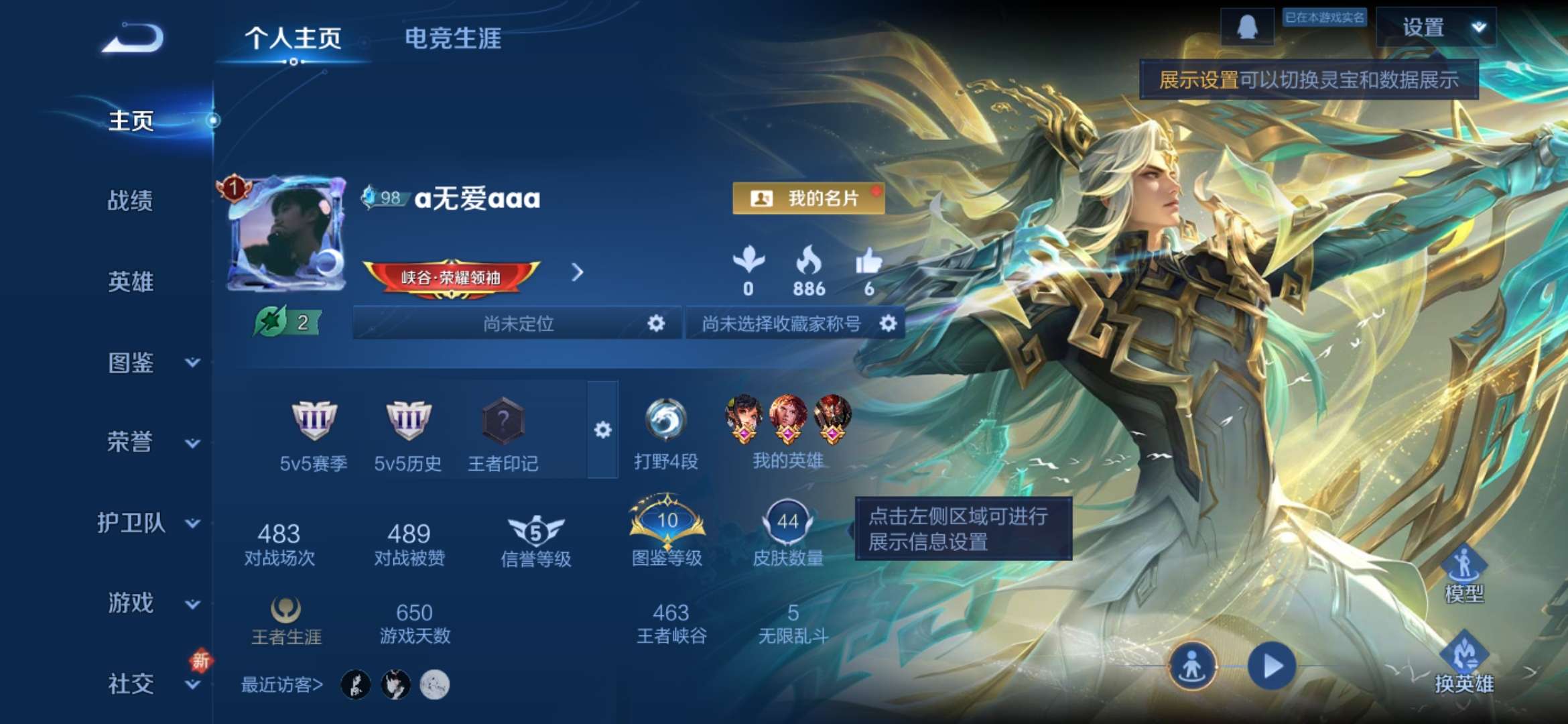Open the gear beside 尚未定位
The image size is (1568, 724).
[x=655, y=324]
